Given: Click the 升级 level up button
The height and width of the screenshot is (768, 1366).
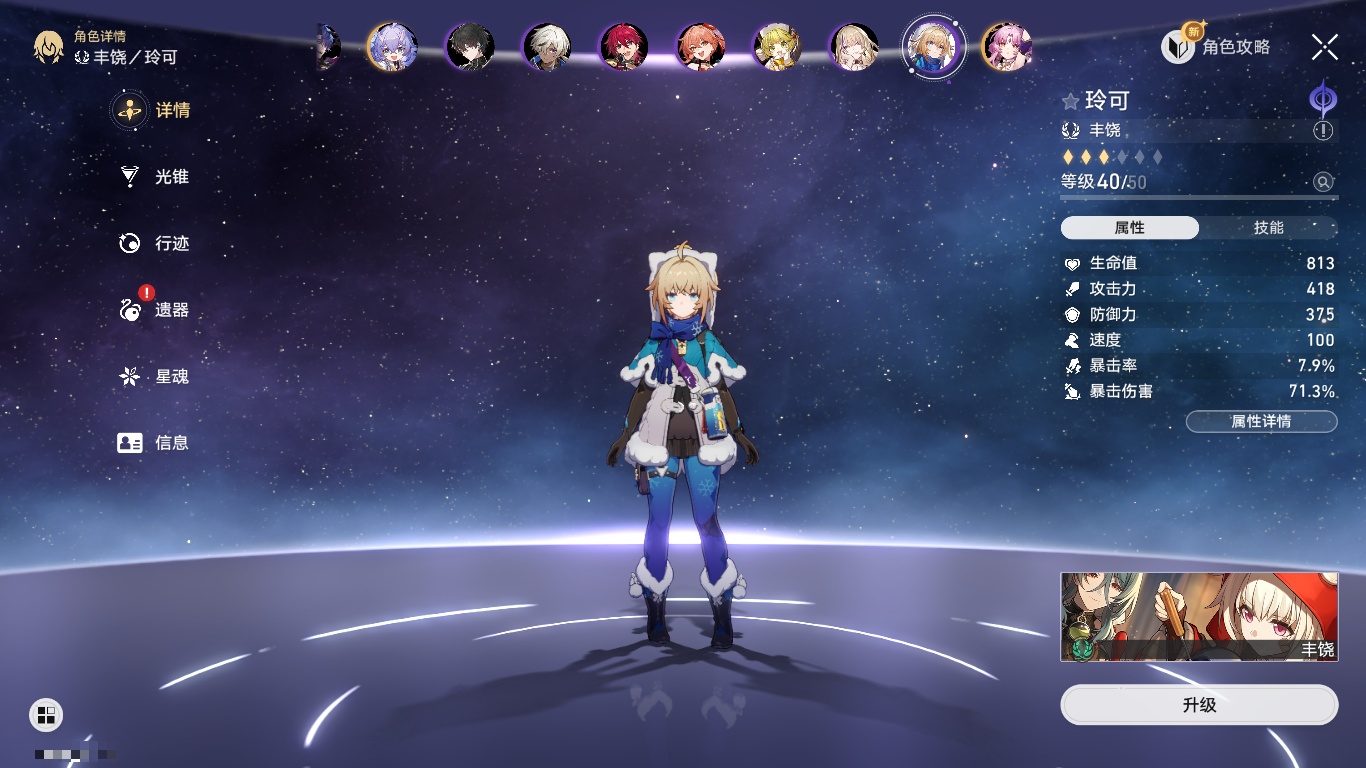Looking at the screenshot, I should click(x=1199, y=705).
